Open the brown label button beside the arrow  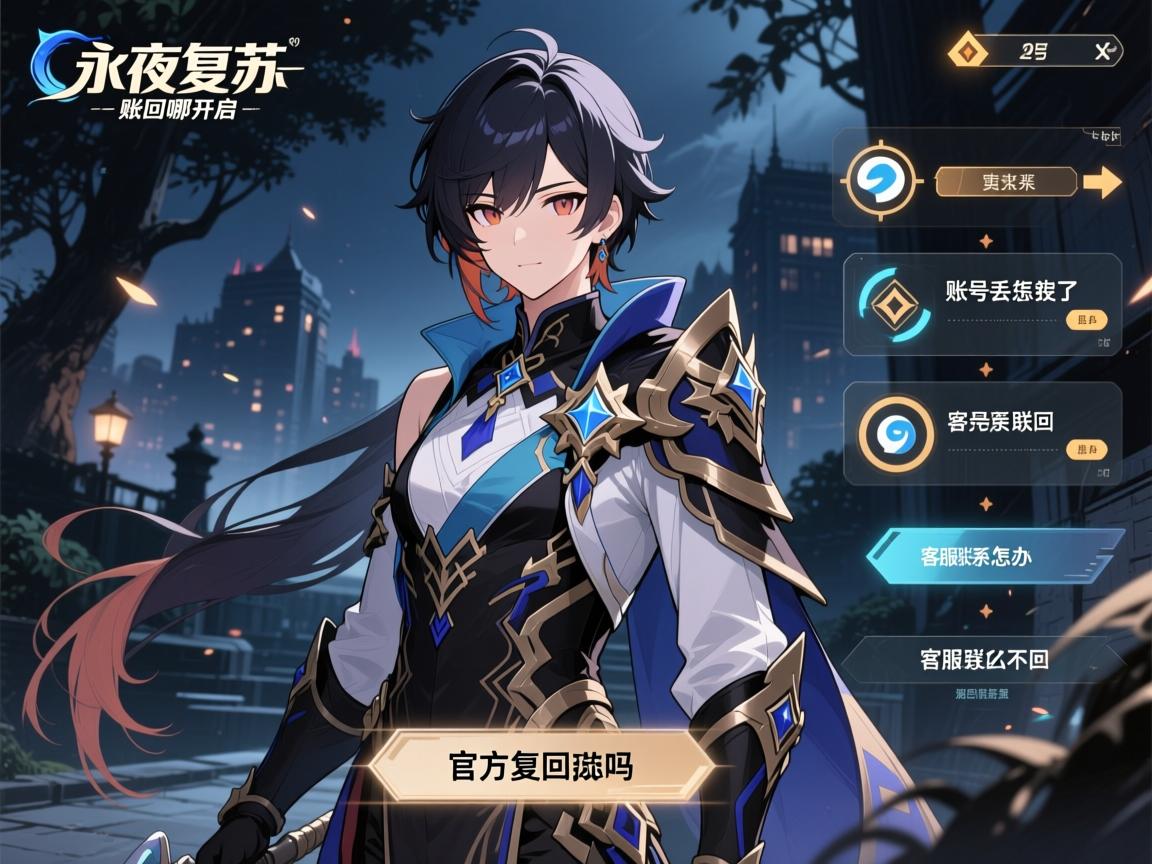click(x=1006, y=182)
